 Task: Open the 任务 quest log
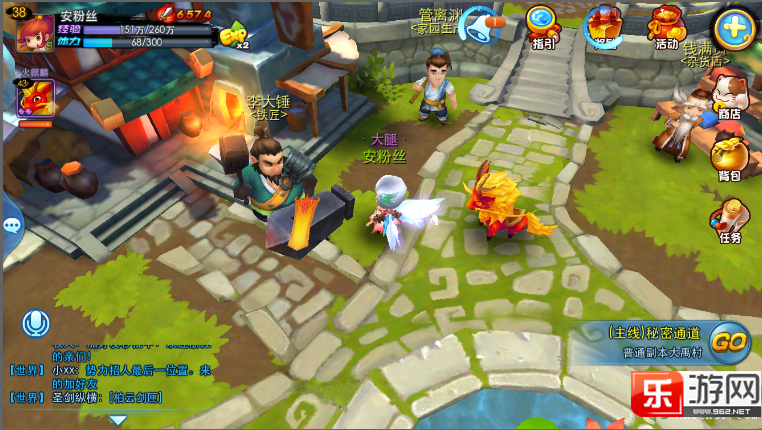[x=730, y=220]
